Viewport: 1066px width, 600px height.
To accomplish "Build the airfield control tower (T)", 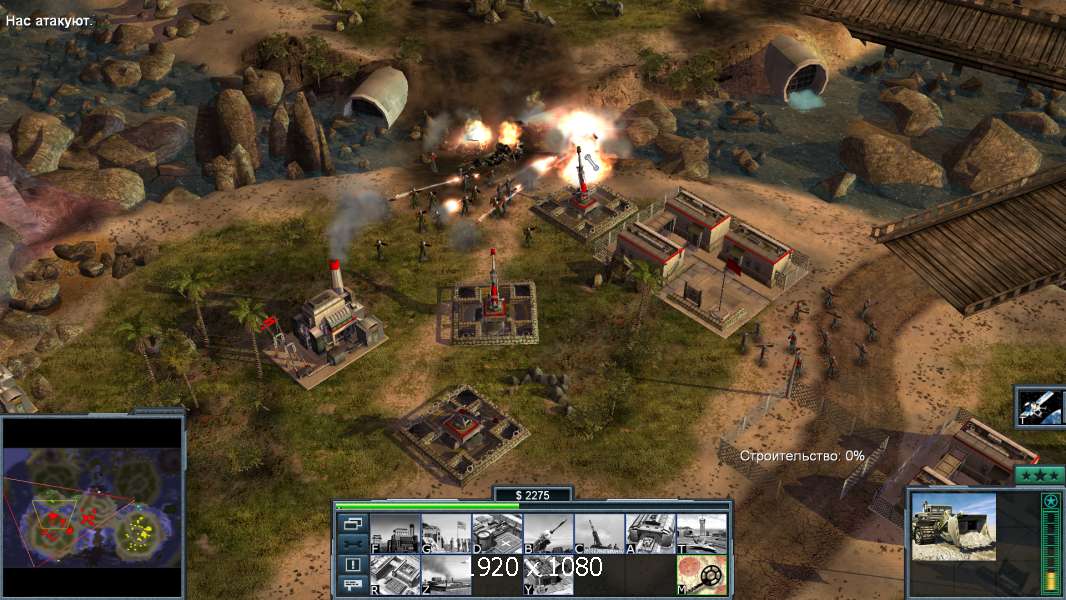I will tap(701, 534).
